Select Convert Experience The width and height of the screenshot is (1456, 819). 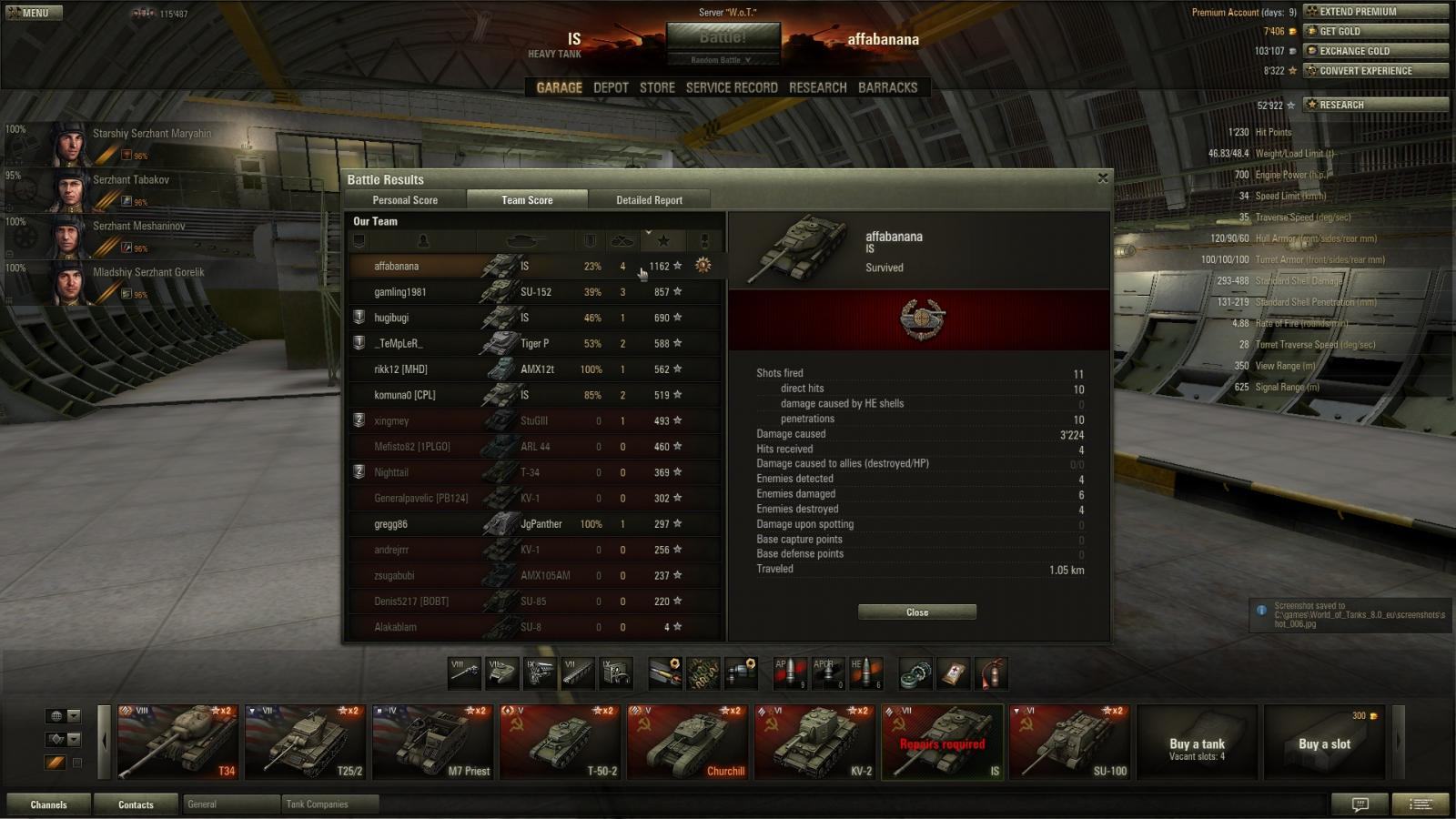coord(1375,71)
